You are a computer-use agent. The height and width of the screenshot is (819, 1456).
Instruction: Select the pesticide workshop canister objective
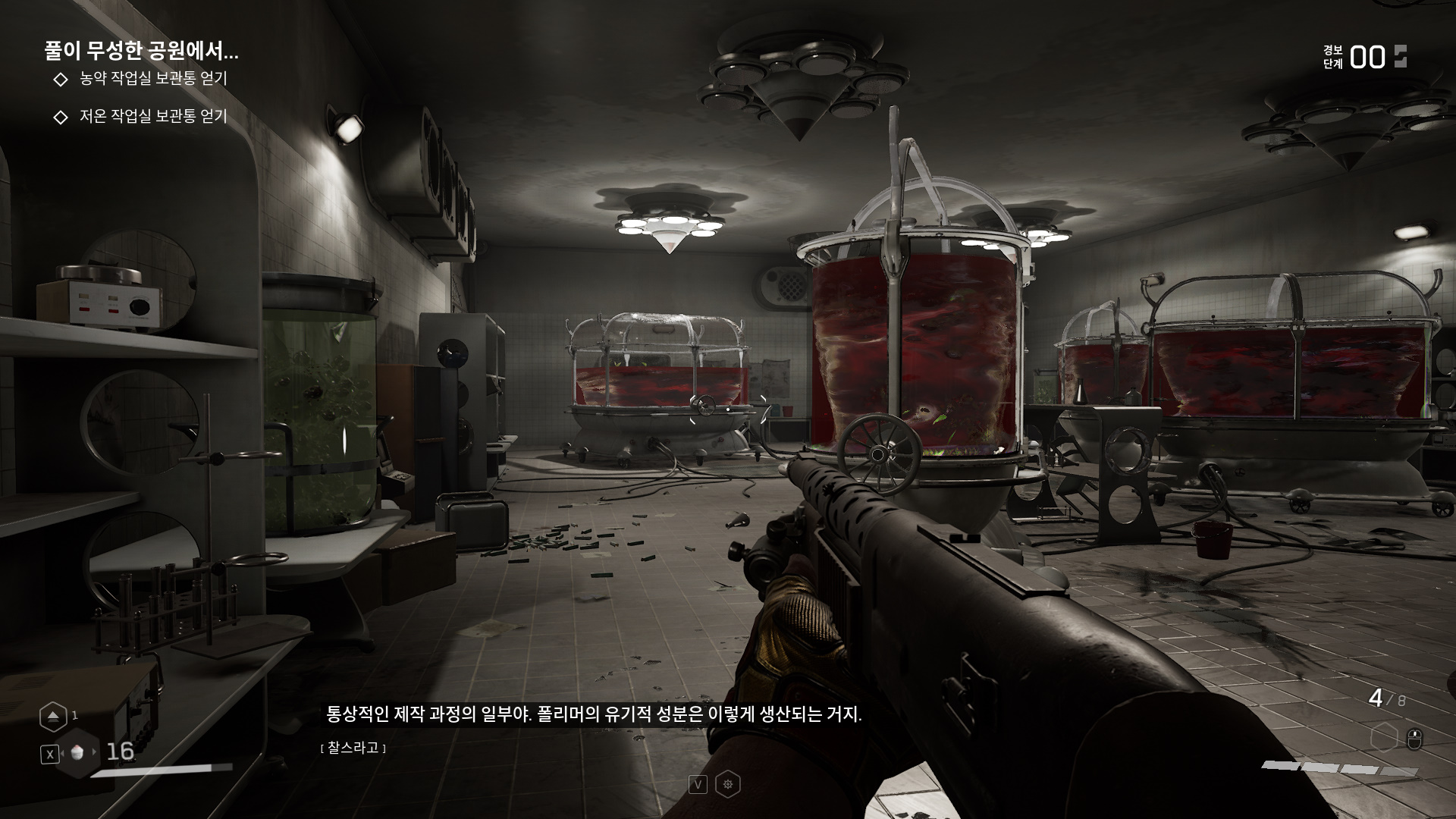[x=153, y=79]
